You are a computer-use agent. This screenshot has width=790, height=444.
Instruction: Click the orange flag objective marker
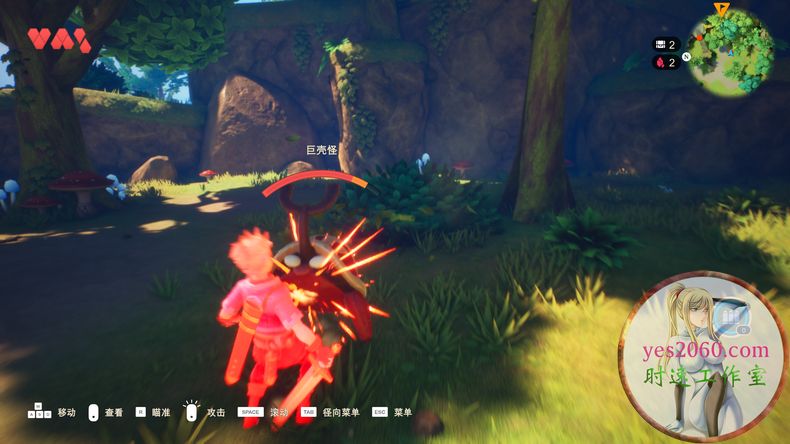pos(722,9)
